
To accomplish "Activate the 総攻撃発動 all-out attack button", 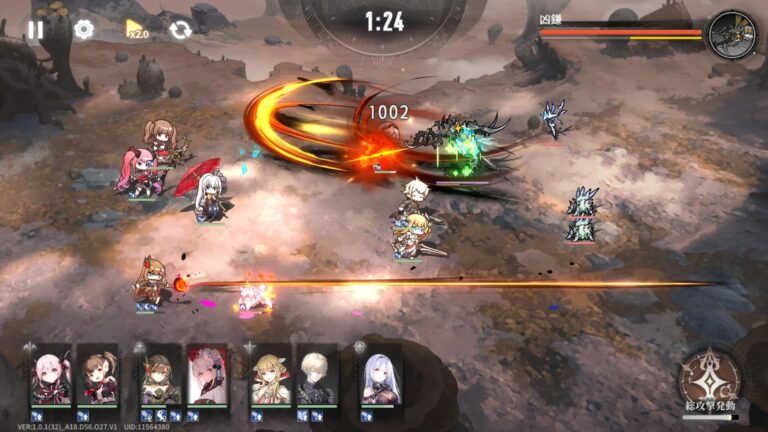I will 709,380.
